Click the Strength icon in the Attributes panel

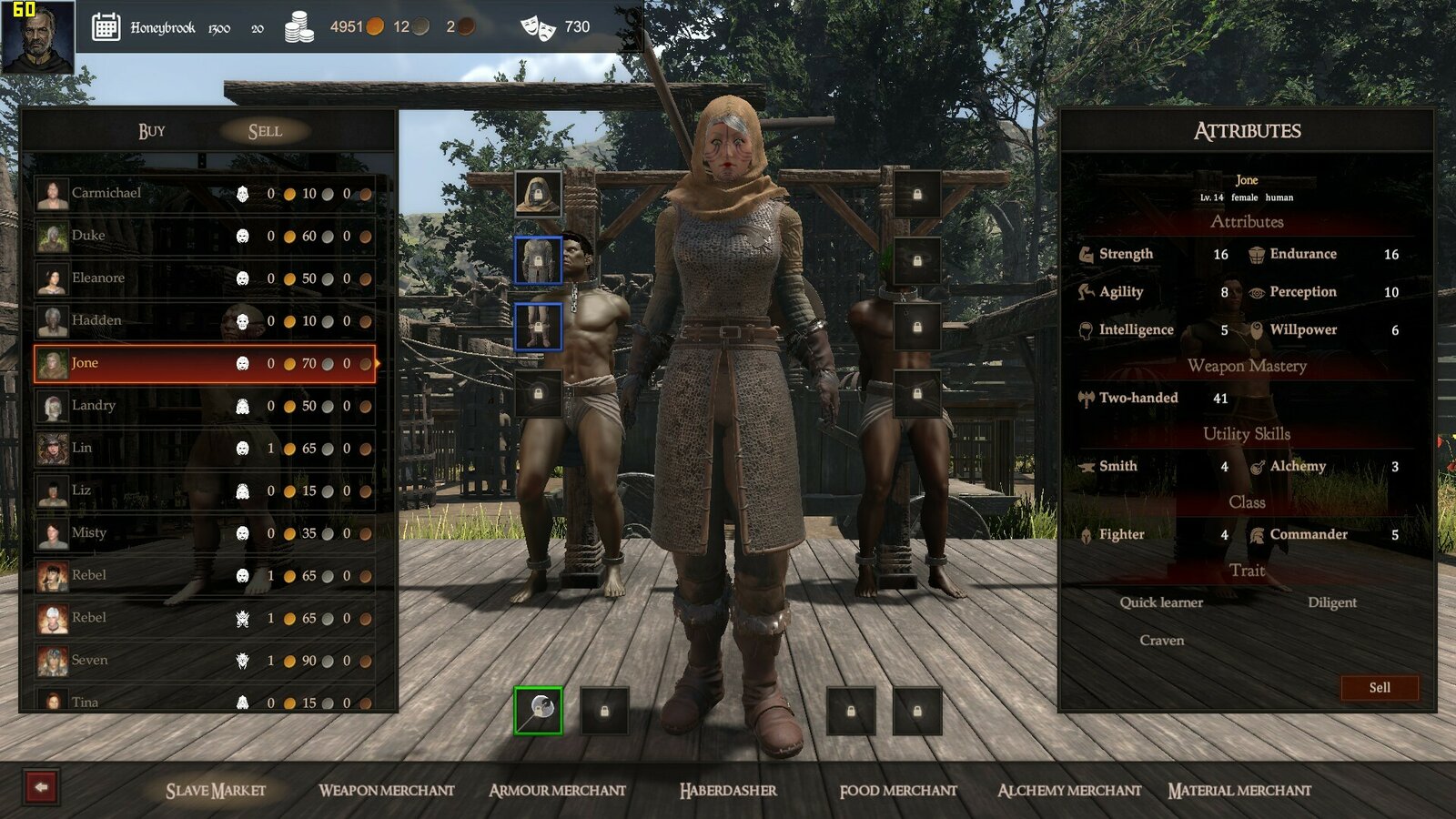click(x=1085, y=254)
